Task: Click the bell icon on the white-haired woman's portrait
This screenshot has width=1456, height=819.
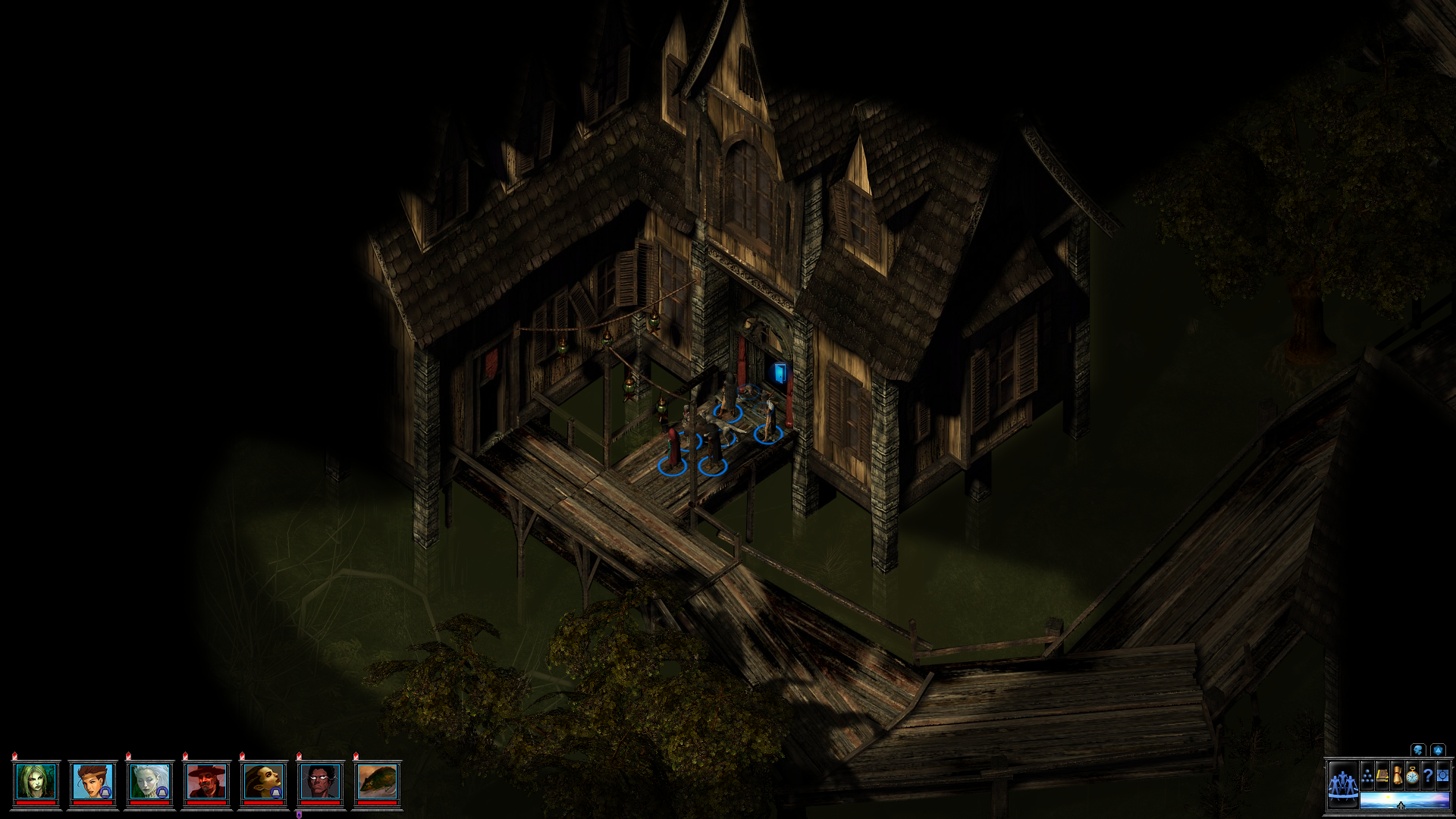Action: pos(162,792)
